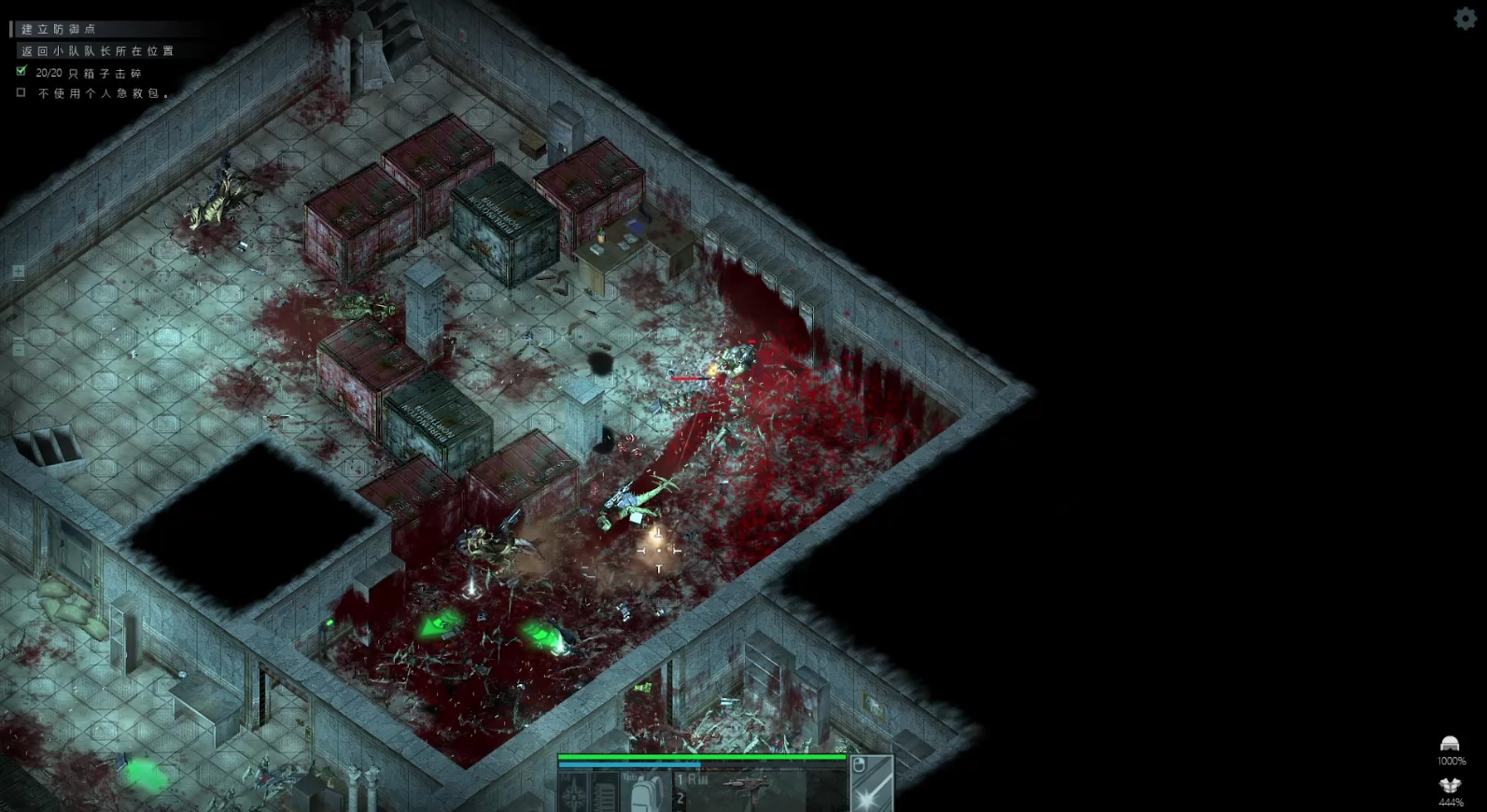Select the 返回小队队长所在位置 objective

[x=97, y=51]
